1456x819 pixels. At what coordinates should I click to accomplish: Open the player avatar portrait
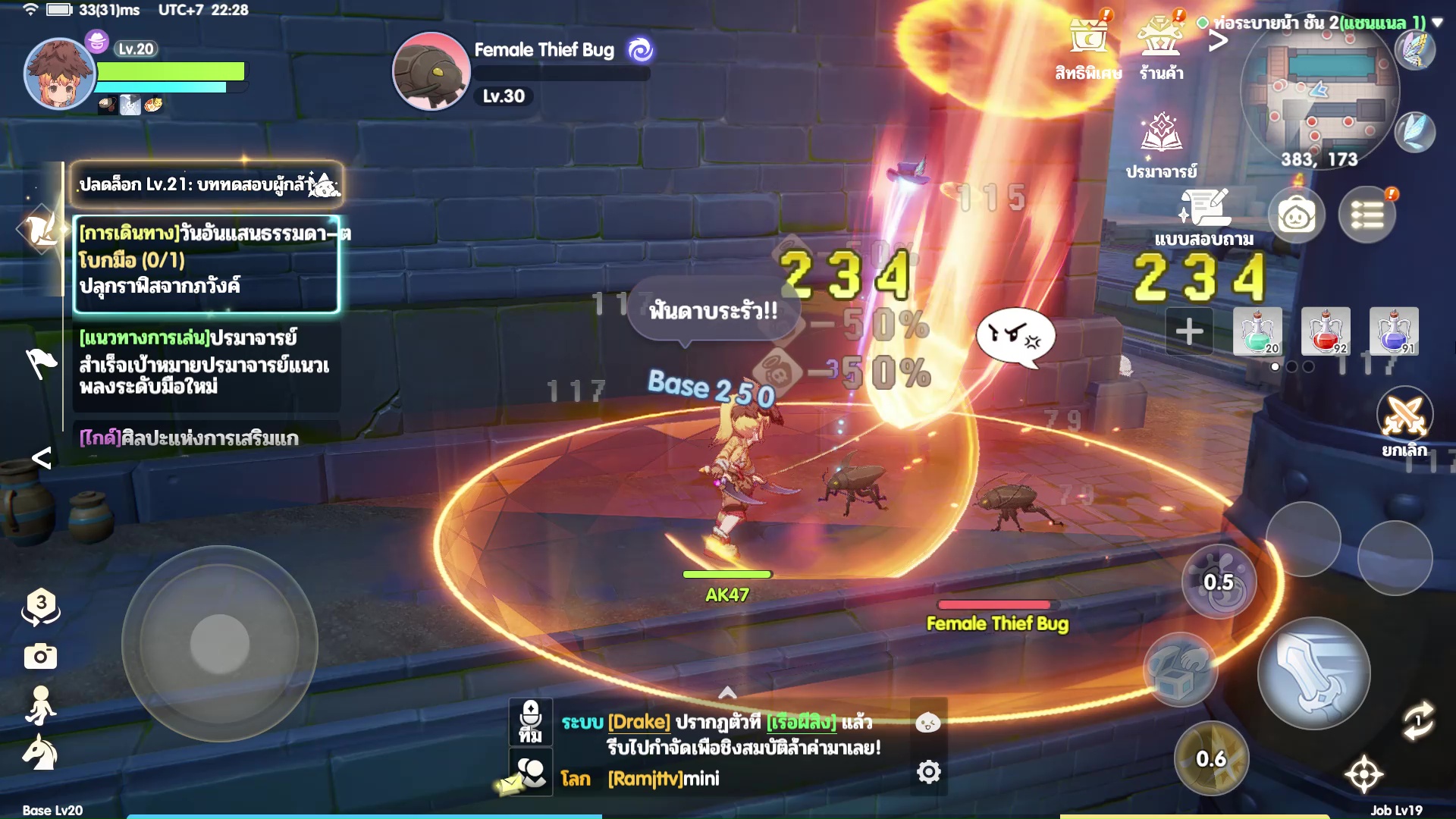click(x=59, y=74)
